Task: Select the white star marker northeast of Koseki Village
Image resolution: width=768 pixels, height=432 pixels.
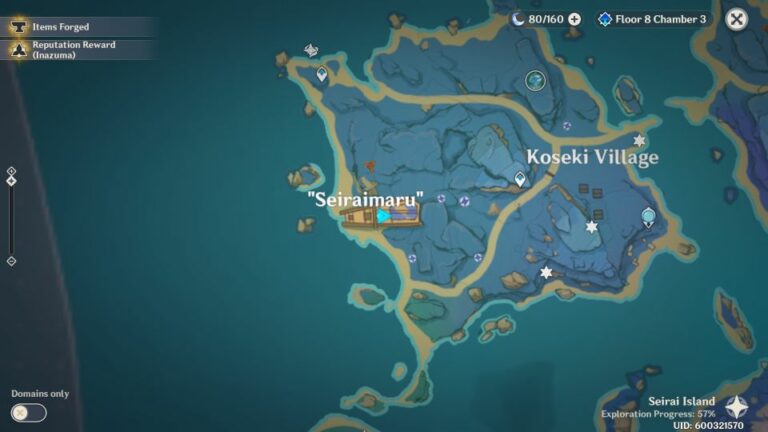Action: (639, 141)
